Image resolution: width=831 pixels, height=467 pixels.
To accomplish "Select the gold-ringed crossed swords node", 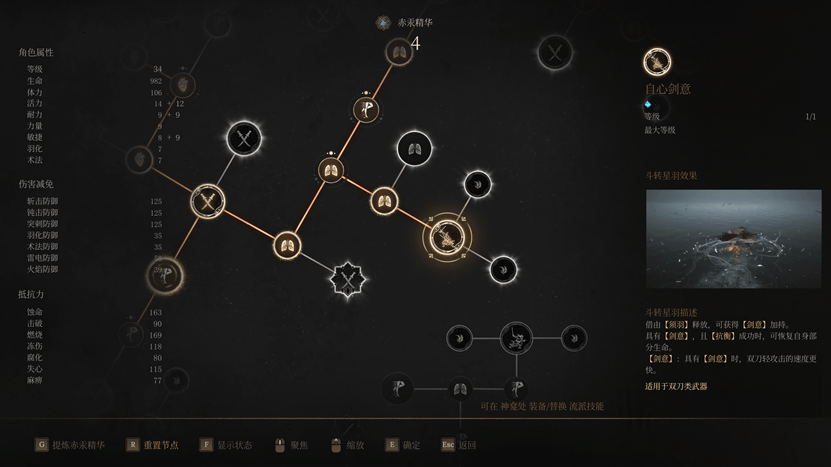I will (x=208, y=201).
